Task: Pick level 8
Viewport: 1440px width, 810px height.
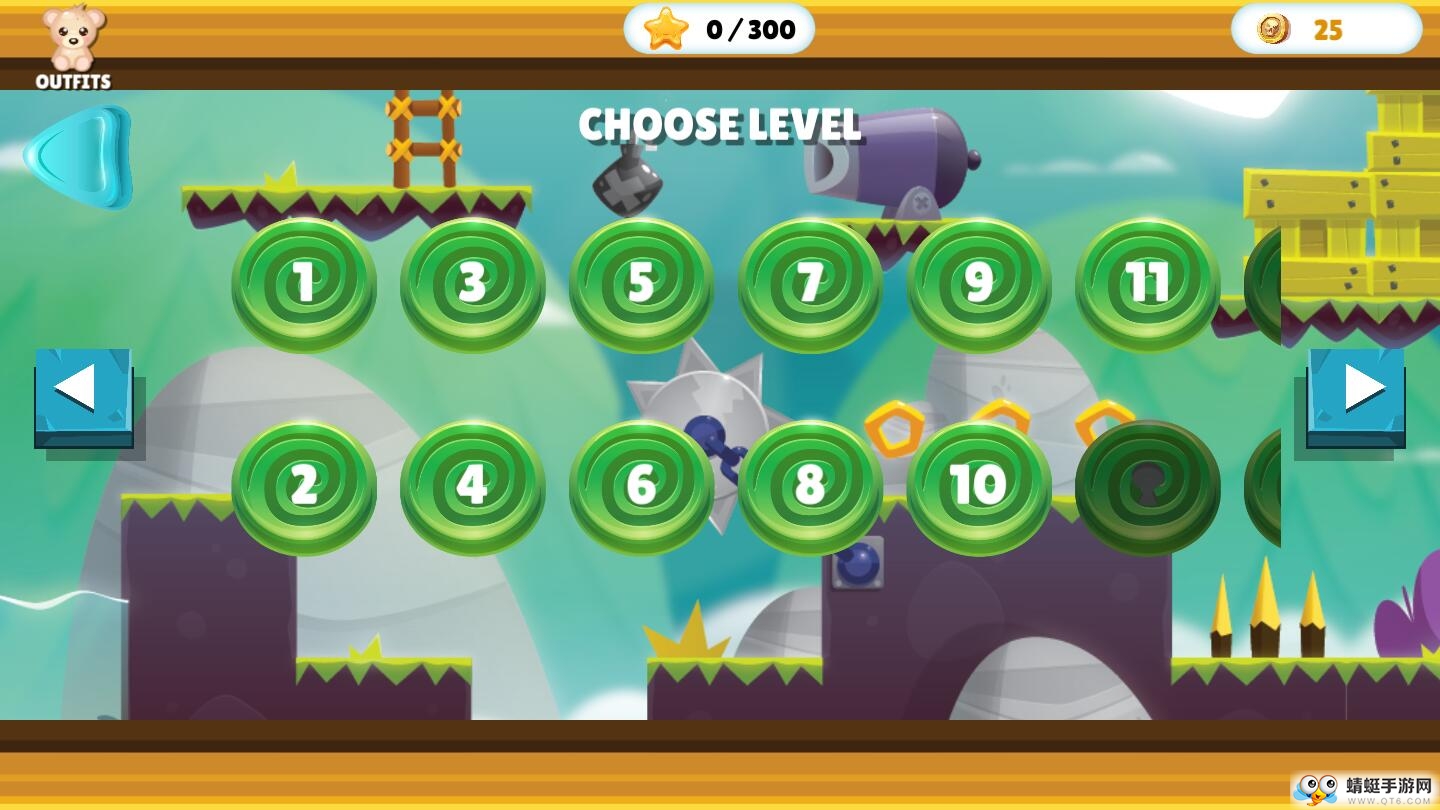Action: tap(810, 487)
